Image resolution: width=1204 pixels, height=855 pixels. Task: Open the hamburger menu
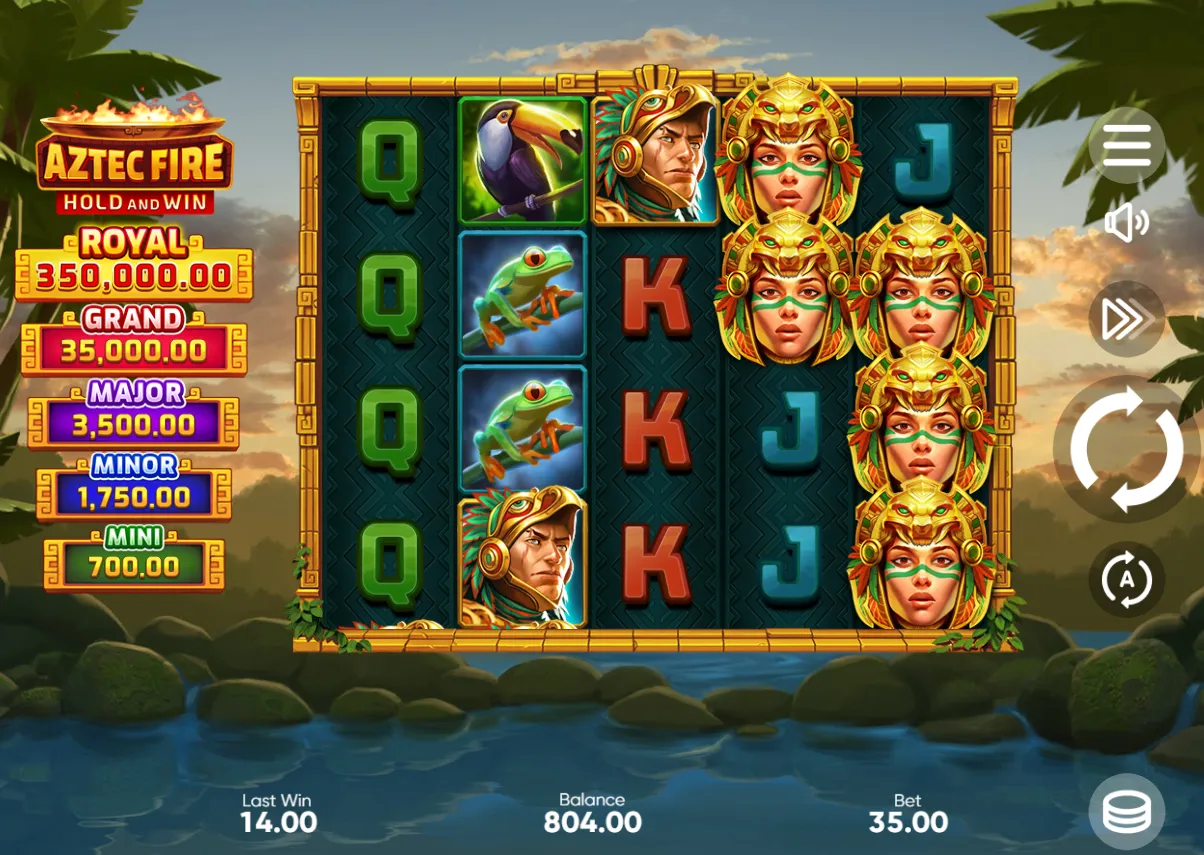click(x=1127, y=146)
